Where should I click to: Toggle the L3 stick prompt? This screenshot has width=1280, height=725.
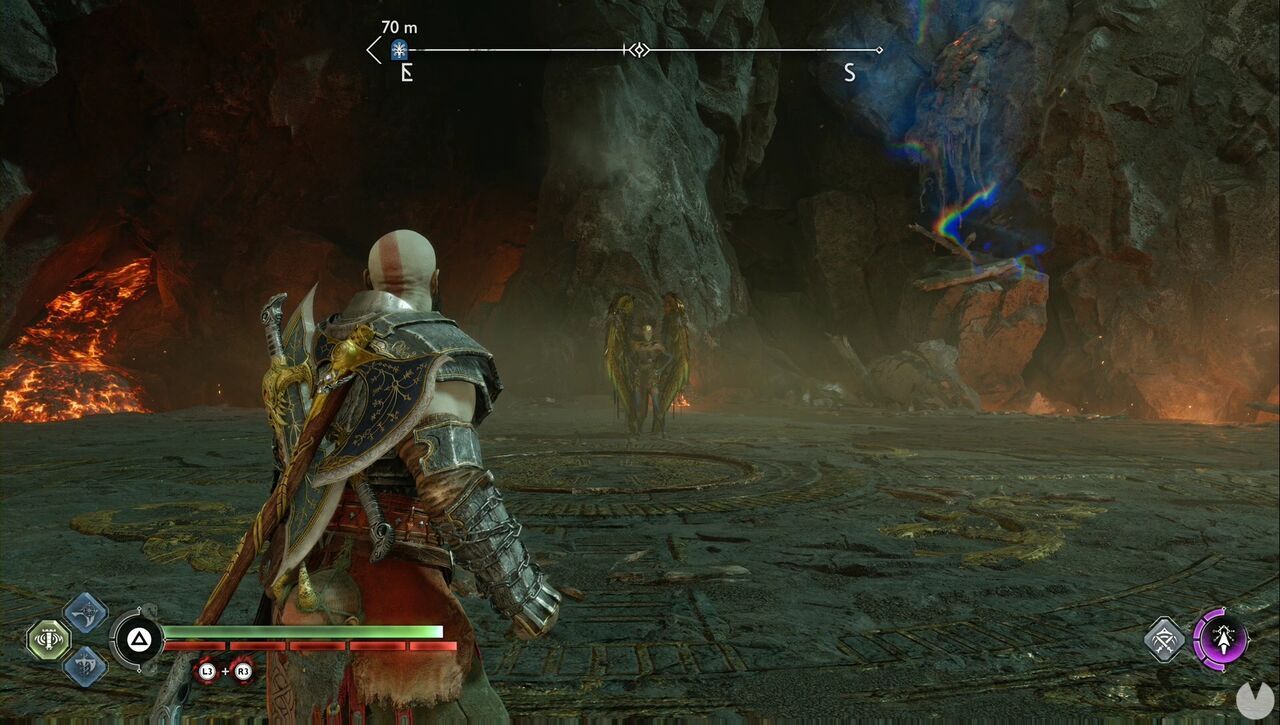[206, 671]
